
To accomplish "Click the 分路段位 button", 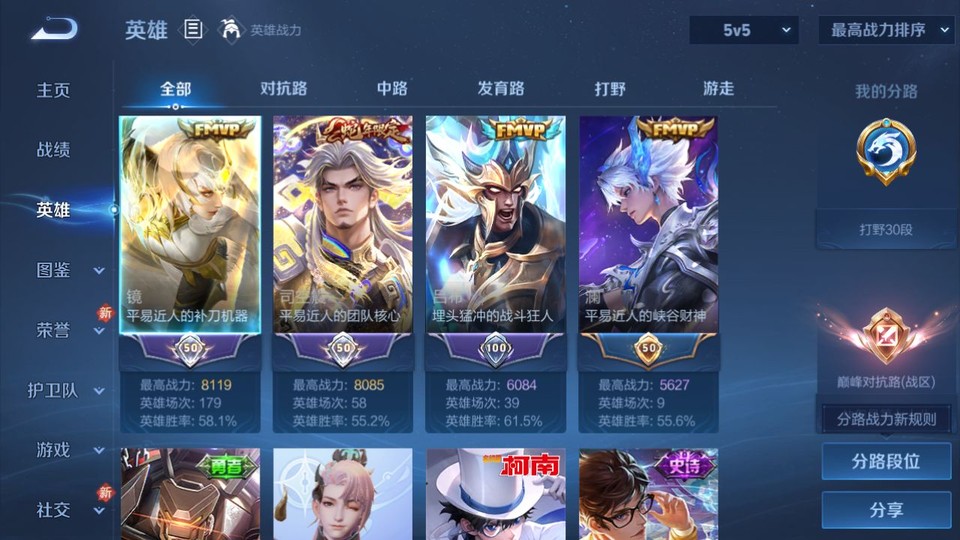I will [886, 462].
